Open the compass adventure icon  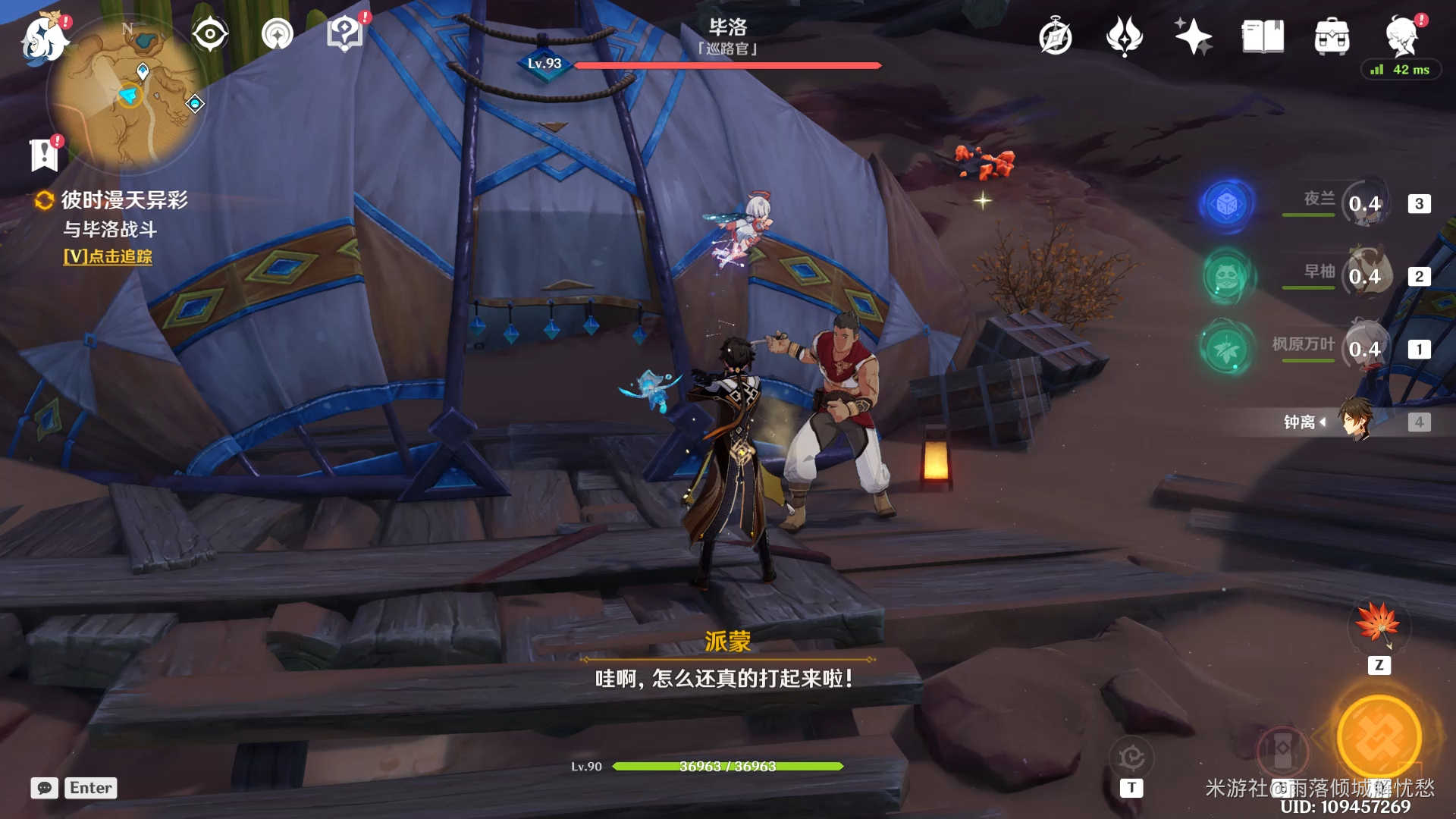click(1056, 37)
